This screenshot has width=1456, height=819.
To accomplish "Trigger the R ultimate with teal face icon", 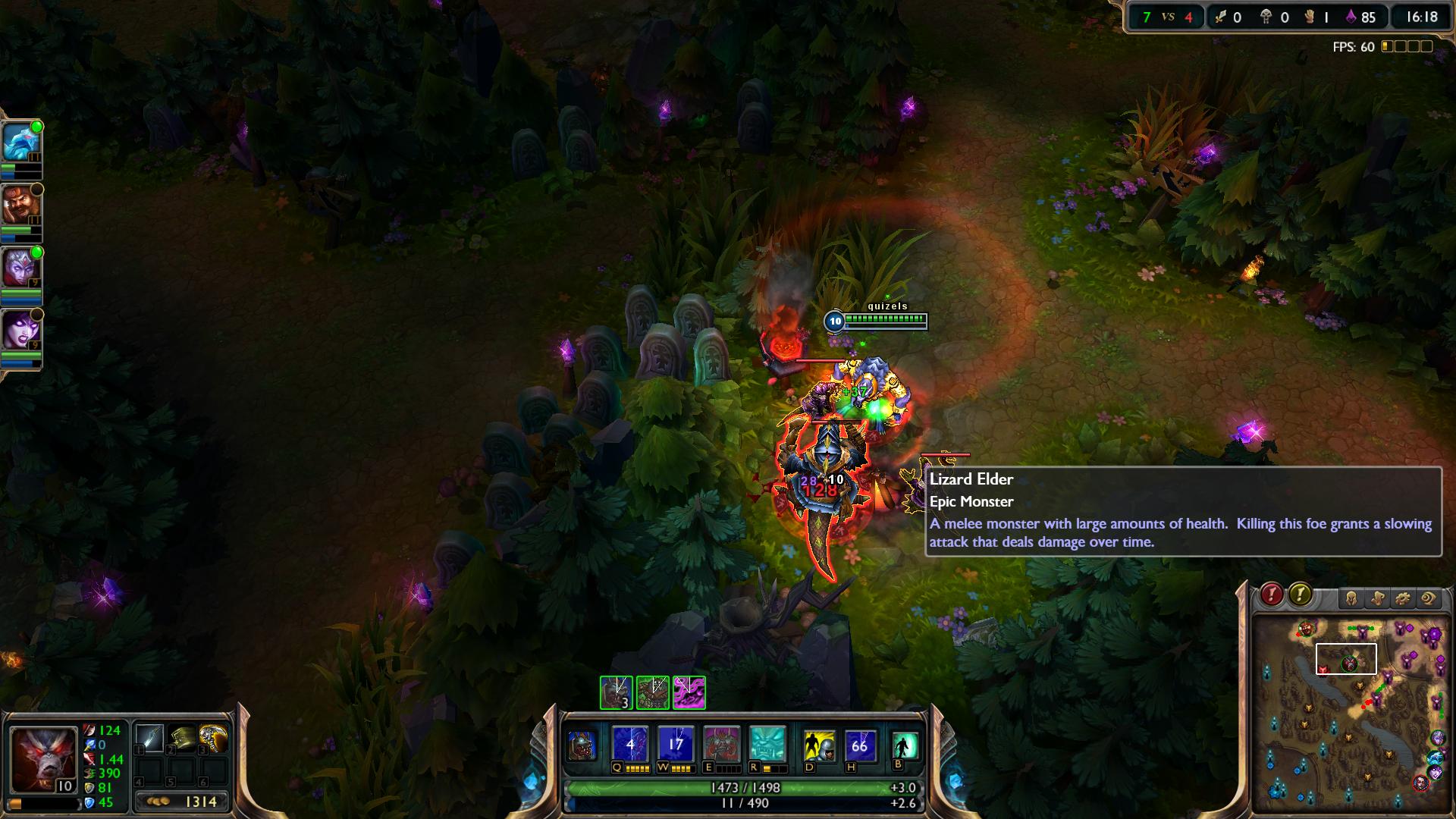I will click(767, 745).
